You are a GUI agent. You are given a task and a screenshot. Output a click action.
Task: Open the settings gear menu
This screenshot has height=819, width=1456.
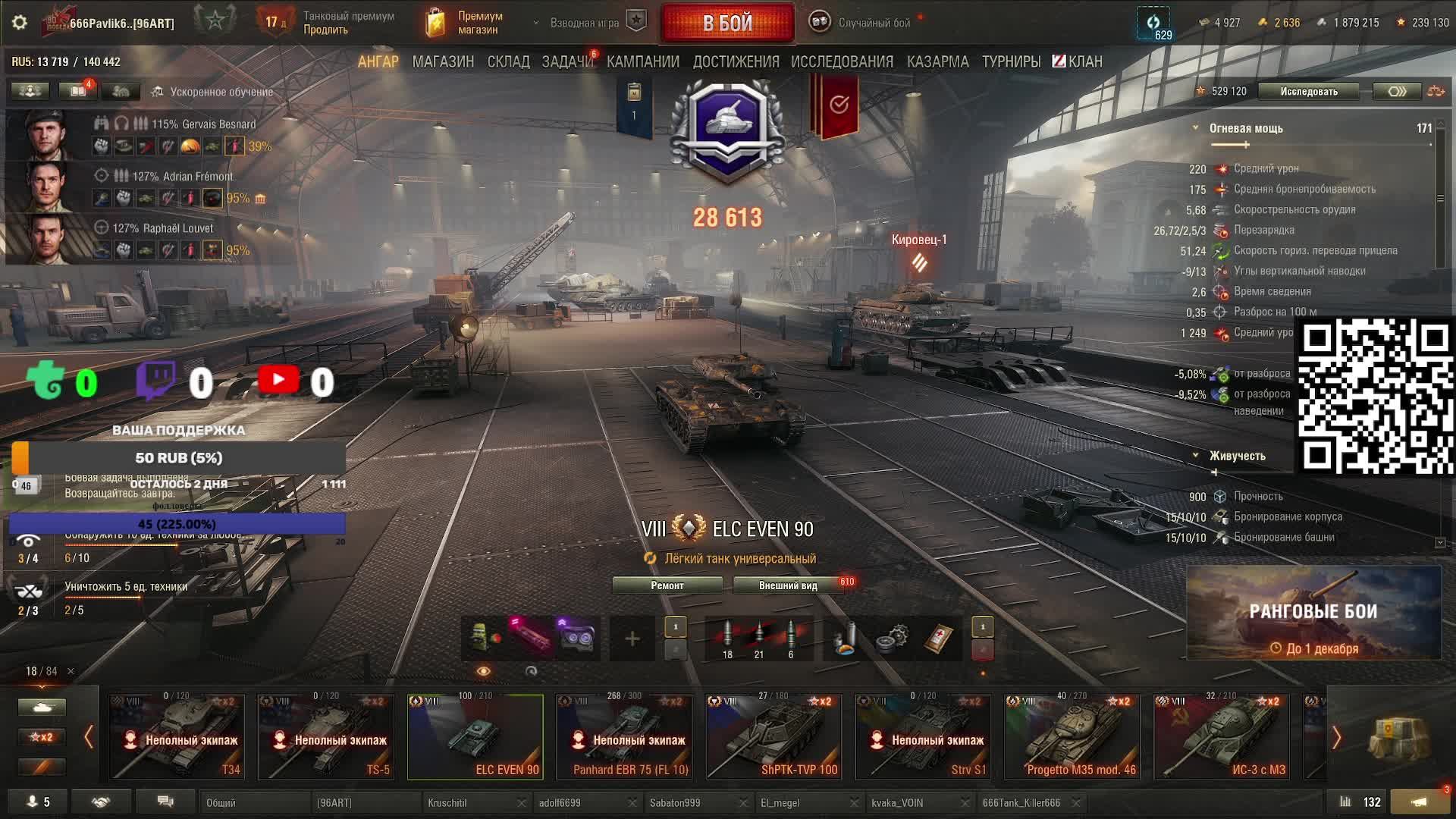(x=20, y=23)
